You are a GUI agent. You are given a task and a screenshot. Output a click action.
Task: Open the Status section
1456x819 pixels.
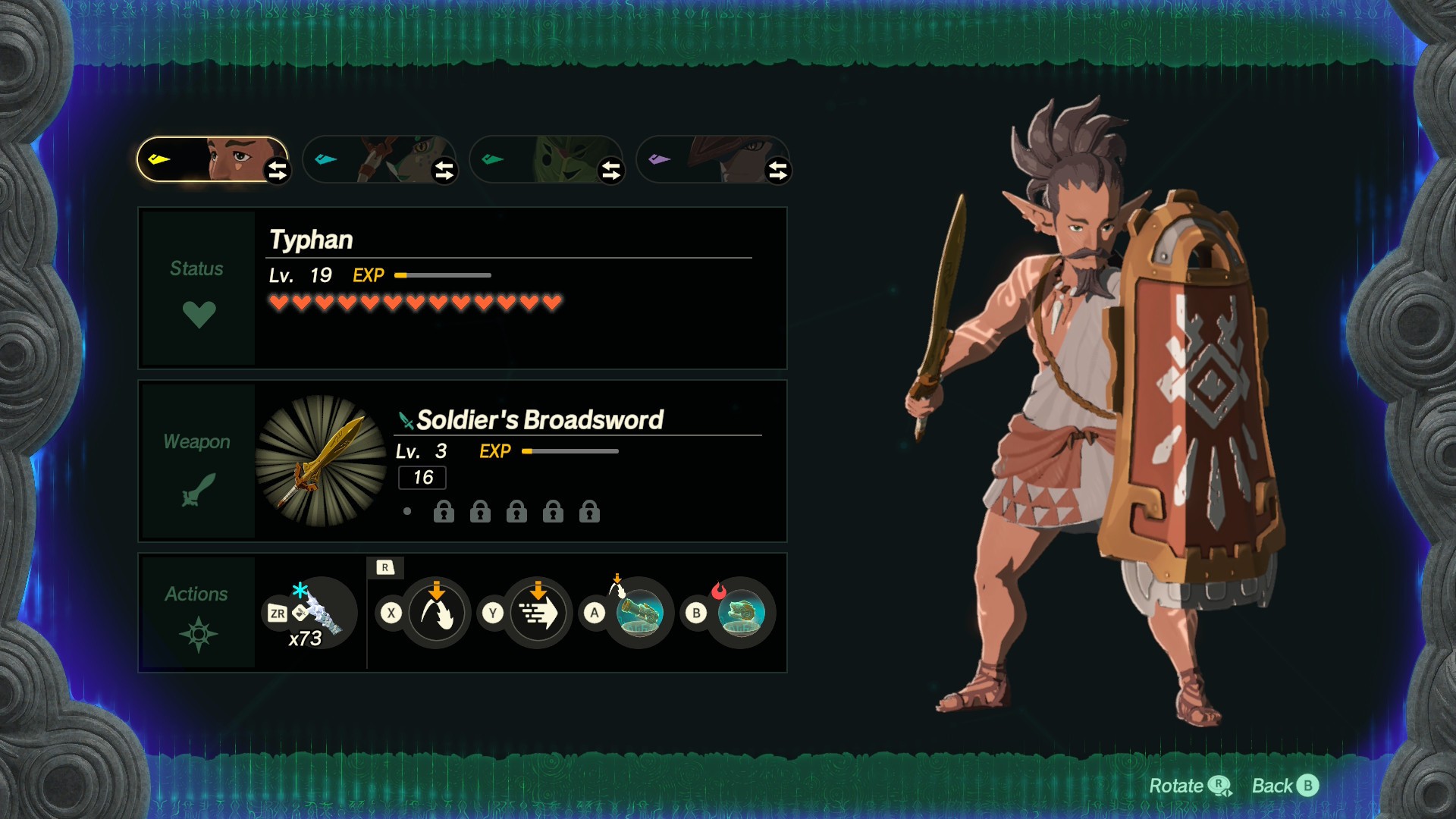pyautogui.click(x=198, y=289)
